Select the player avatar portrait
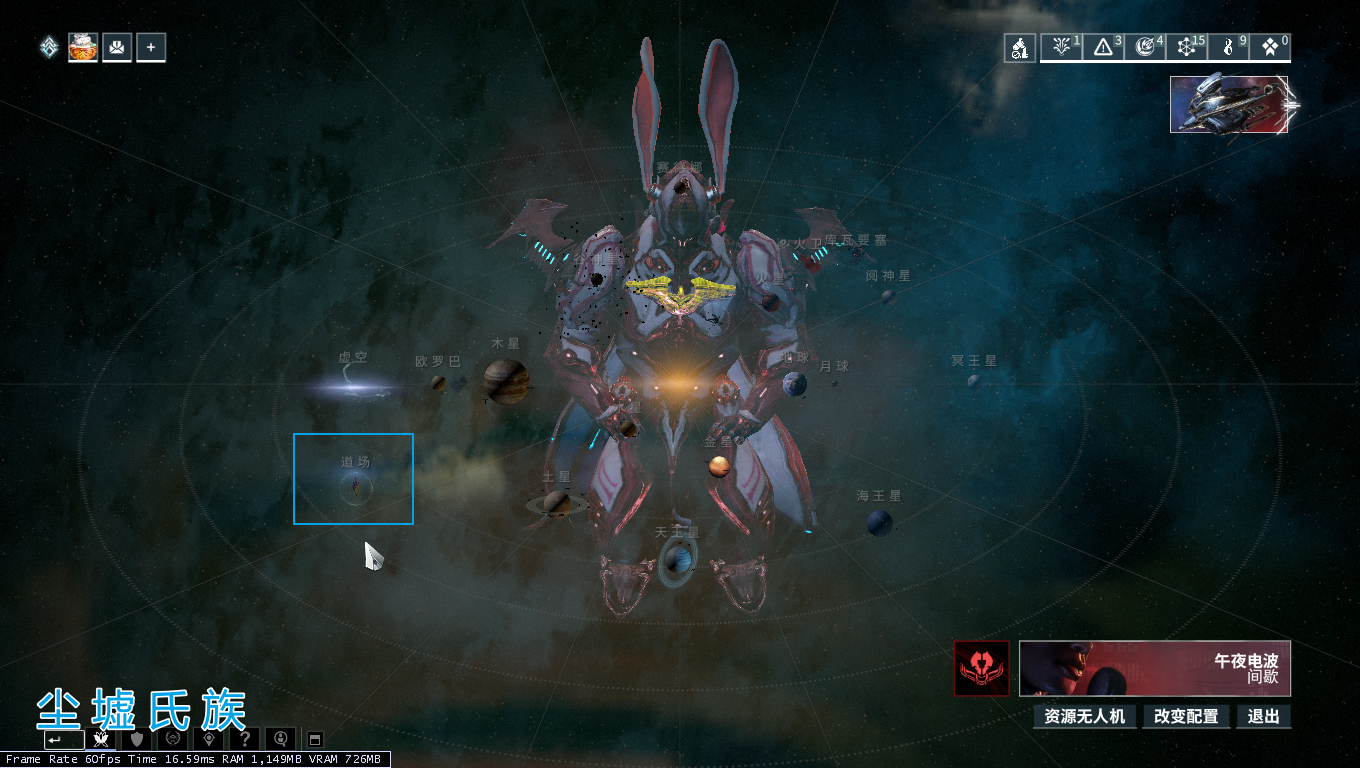This screenshot has height=768, width=1360. (83, 47)
